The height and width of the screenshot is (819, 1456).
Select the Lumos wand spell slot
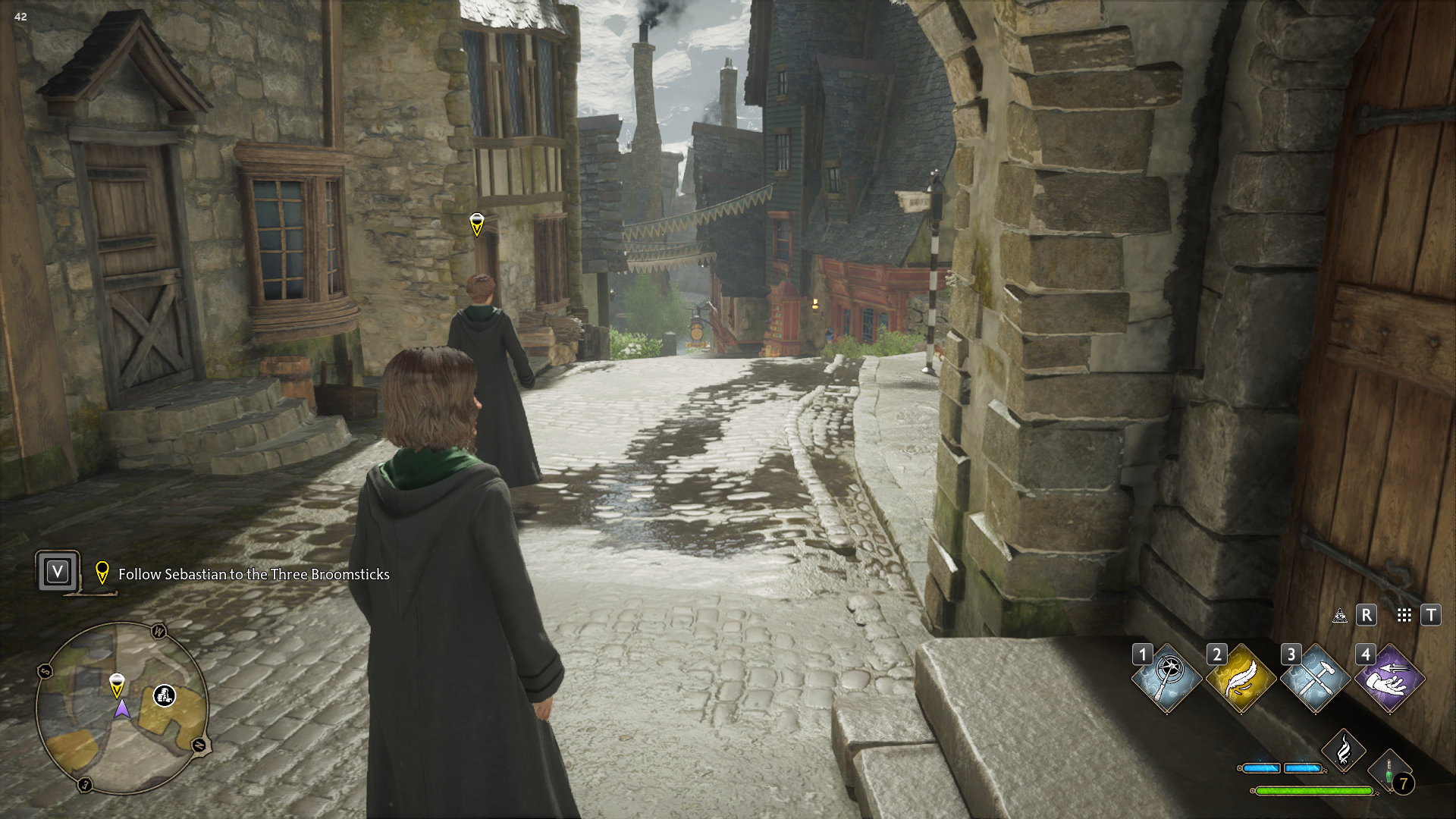pyautogui.click(x=1166, y=678)
